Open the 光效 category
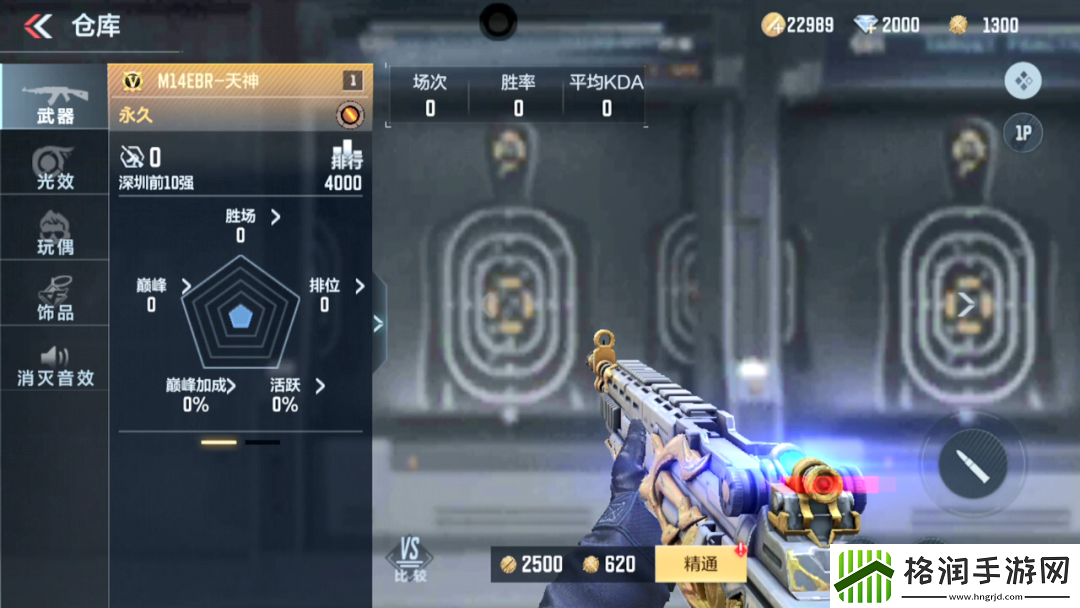The height and width of the screenshot is (608, 1080). point(54,167)
